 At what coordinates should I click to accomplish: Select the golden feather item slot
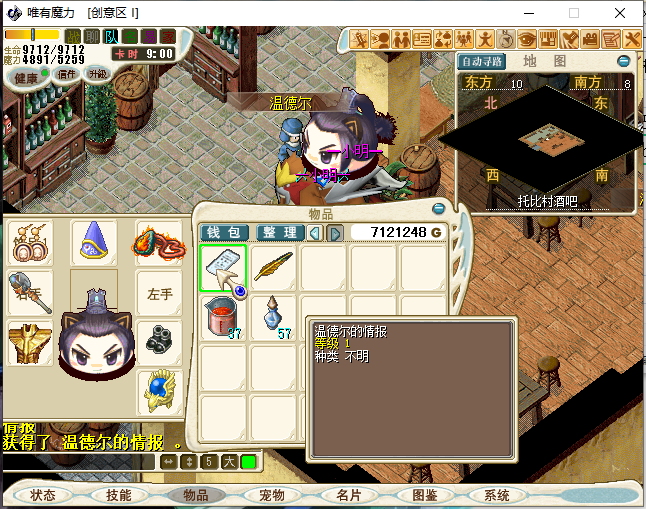(x=273, y=268)
